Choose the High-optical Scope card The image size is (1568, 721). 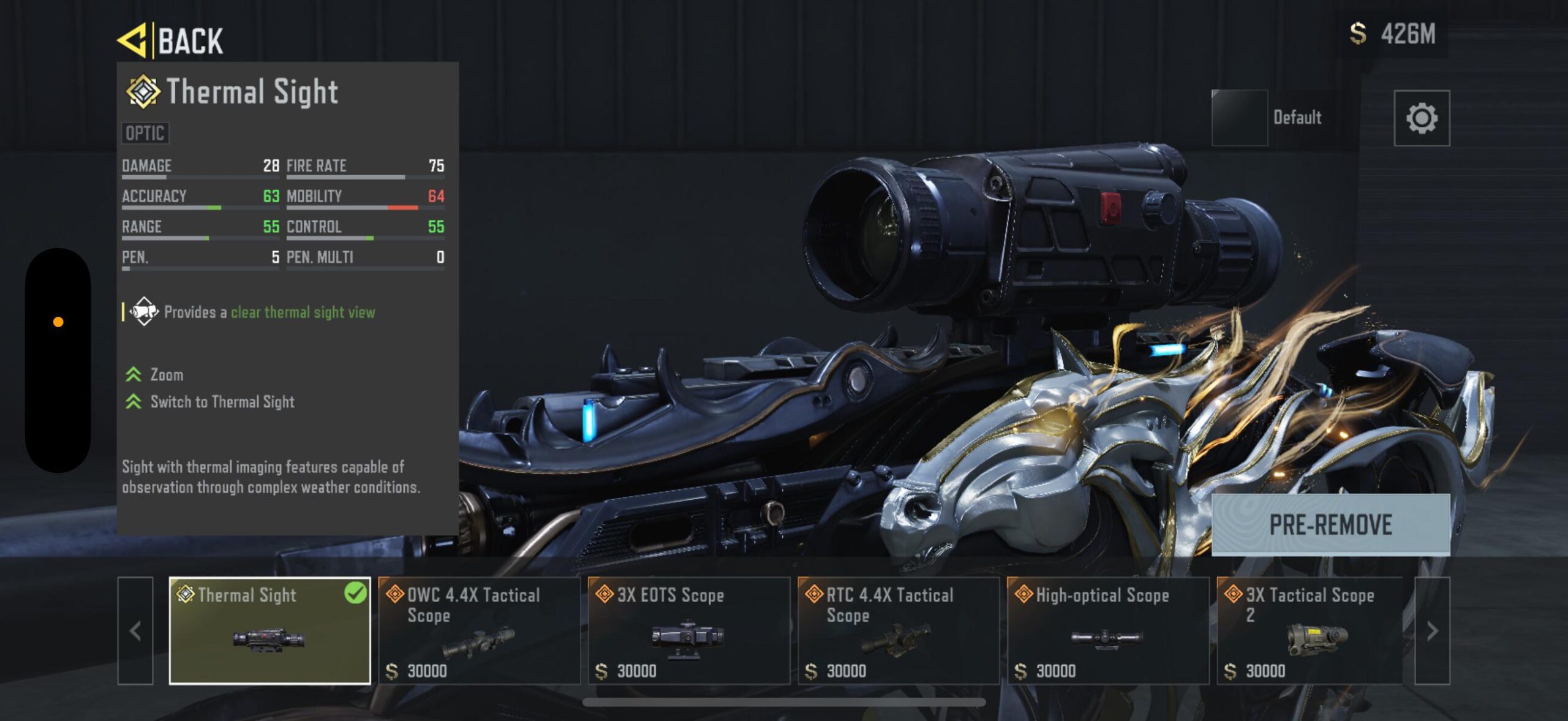1108,630
